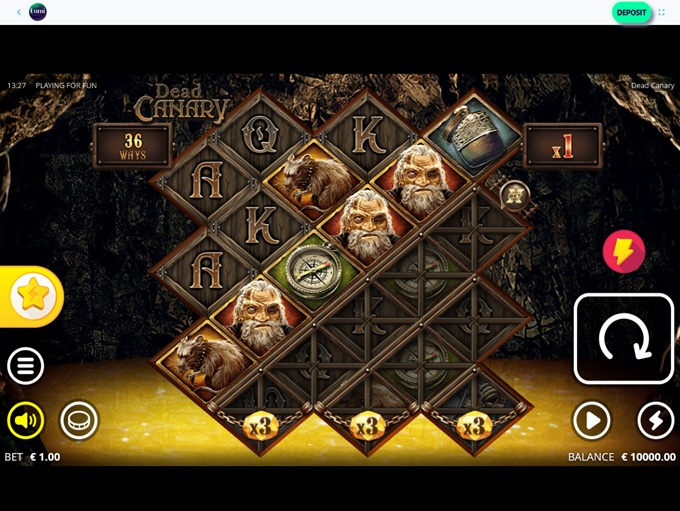Toggle the sound speaker button

click(x=26, y=421)
